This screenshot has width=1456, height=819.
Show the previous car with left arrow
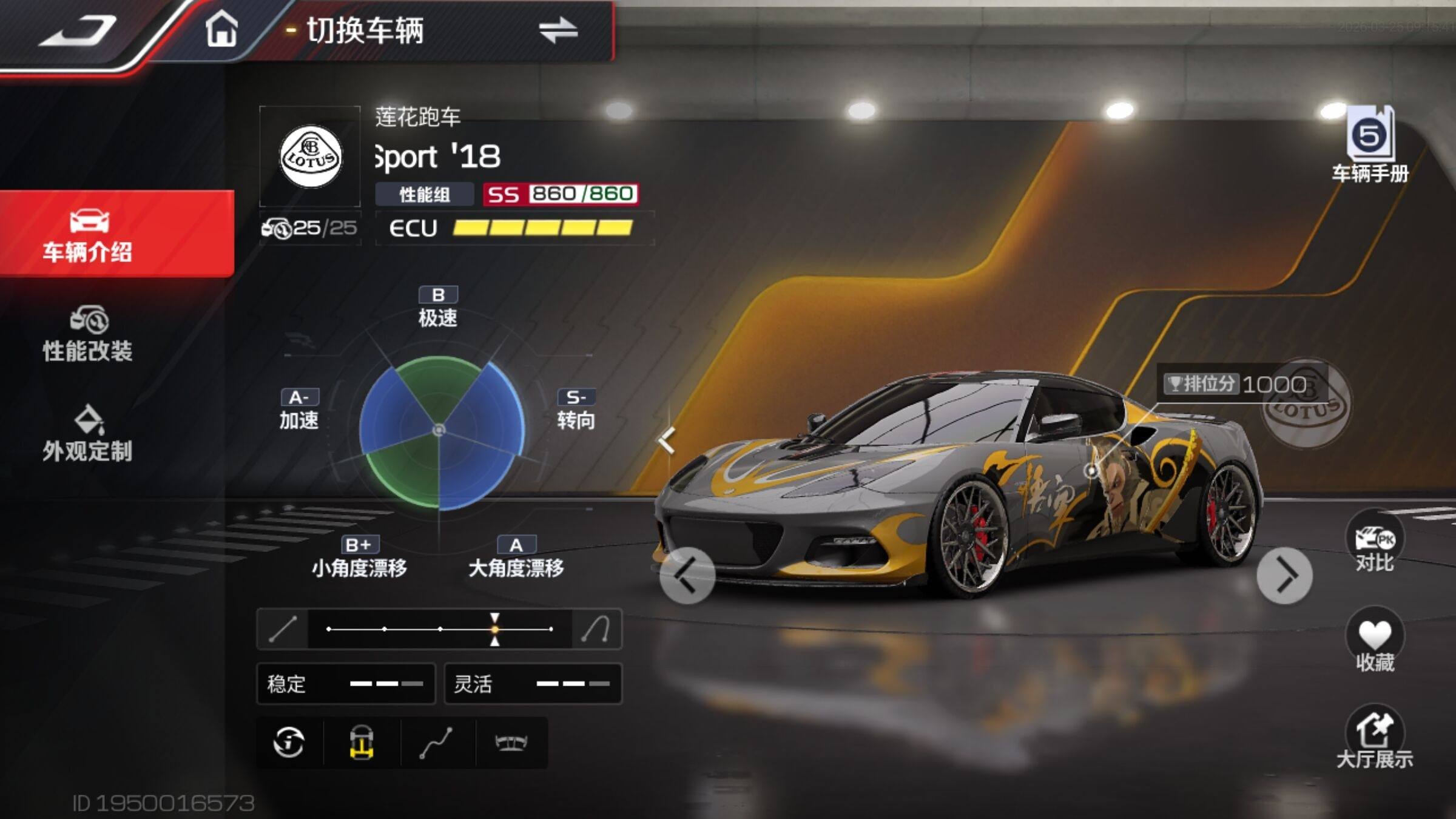coord(687,575)
